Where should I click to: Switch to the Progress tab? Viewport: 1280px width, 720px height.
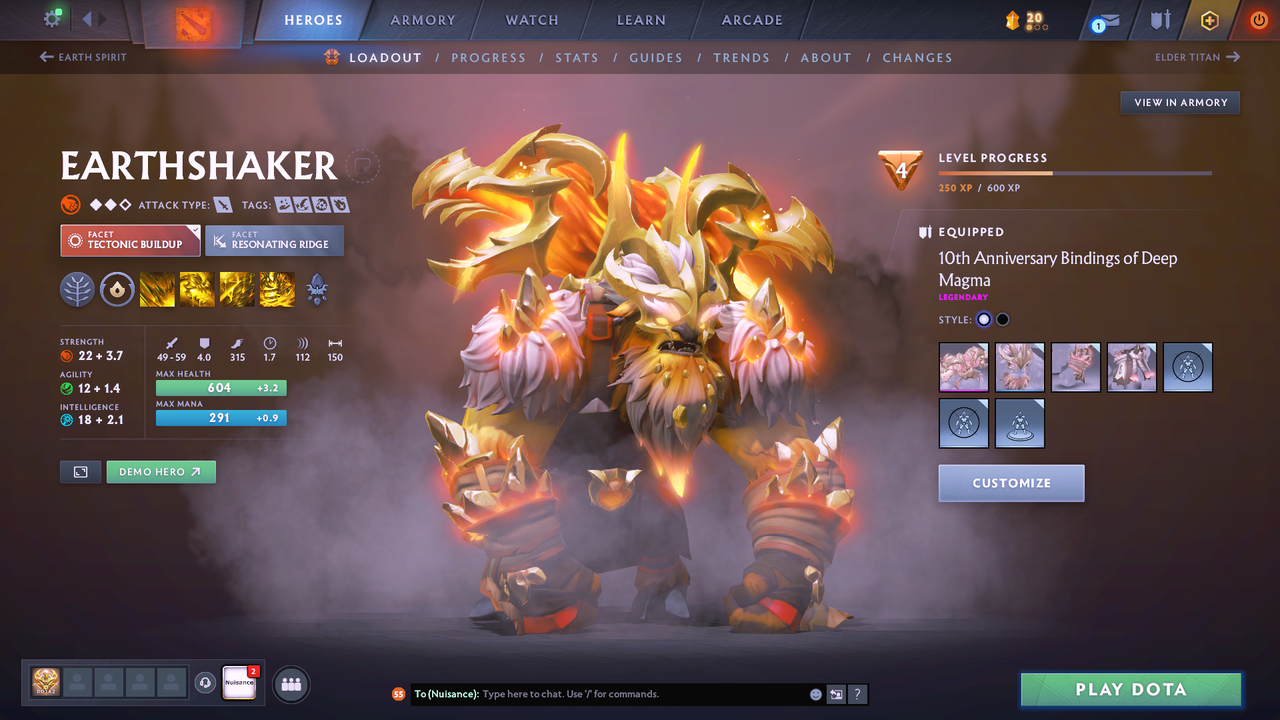(488, 58)
